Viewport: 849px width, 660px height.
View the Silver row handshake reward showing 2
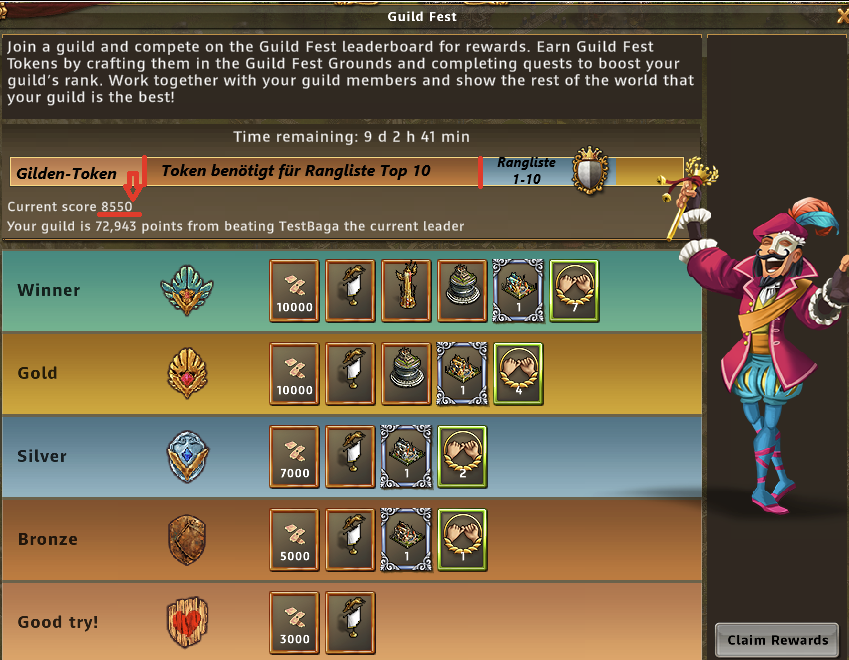[x=462, y=457]
